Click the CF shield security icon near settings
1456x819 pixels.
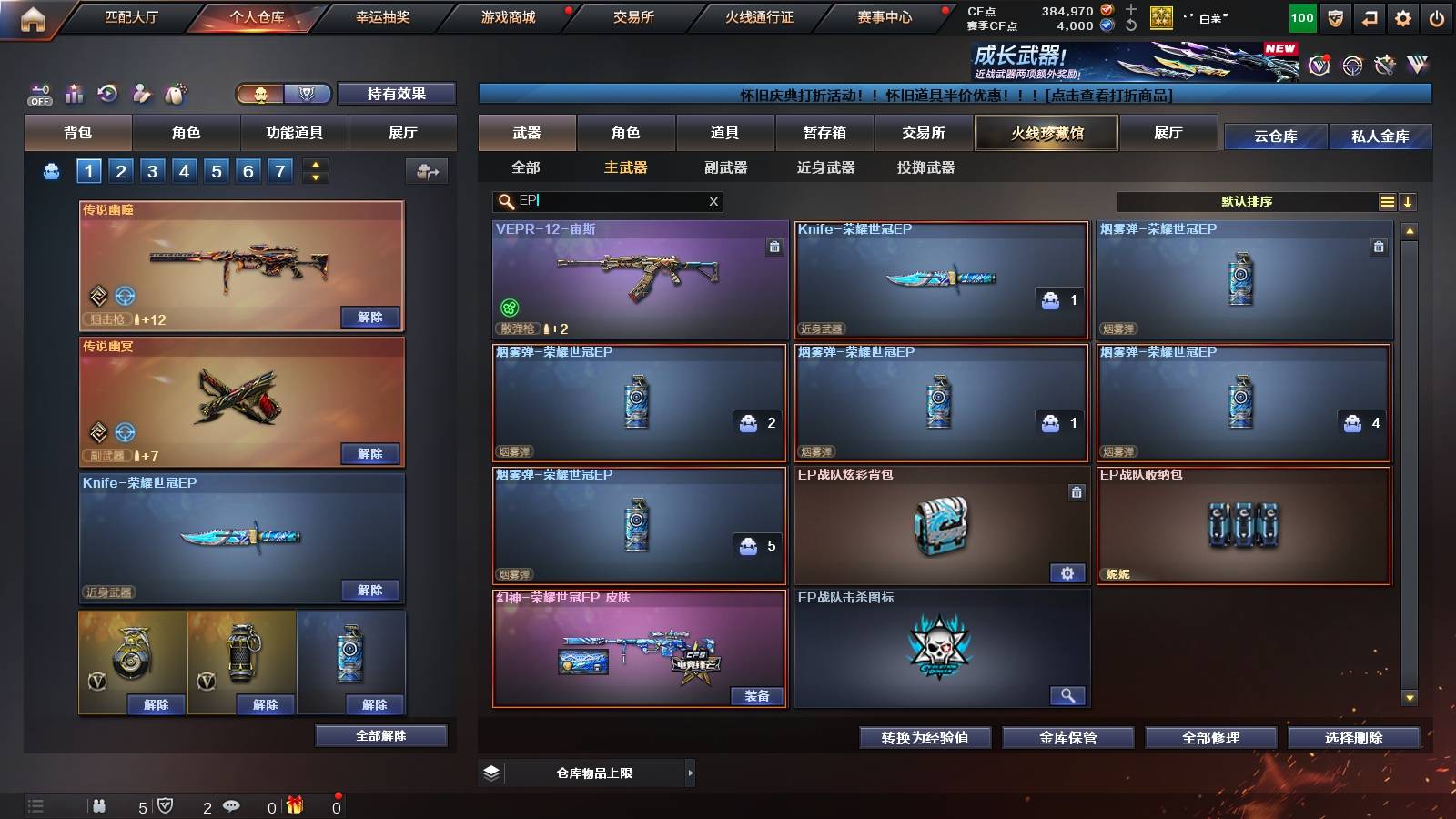coord(1334,17)
